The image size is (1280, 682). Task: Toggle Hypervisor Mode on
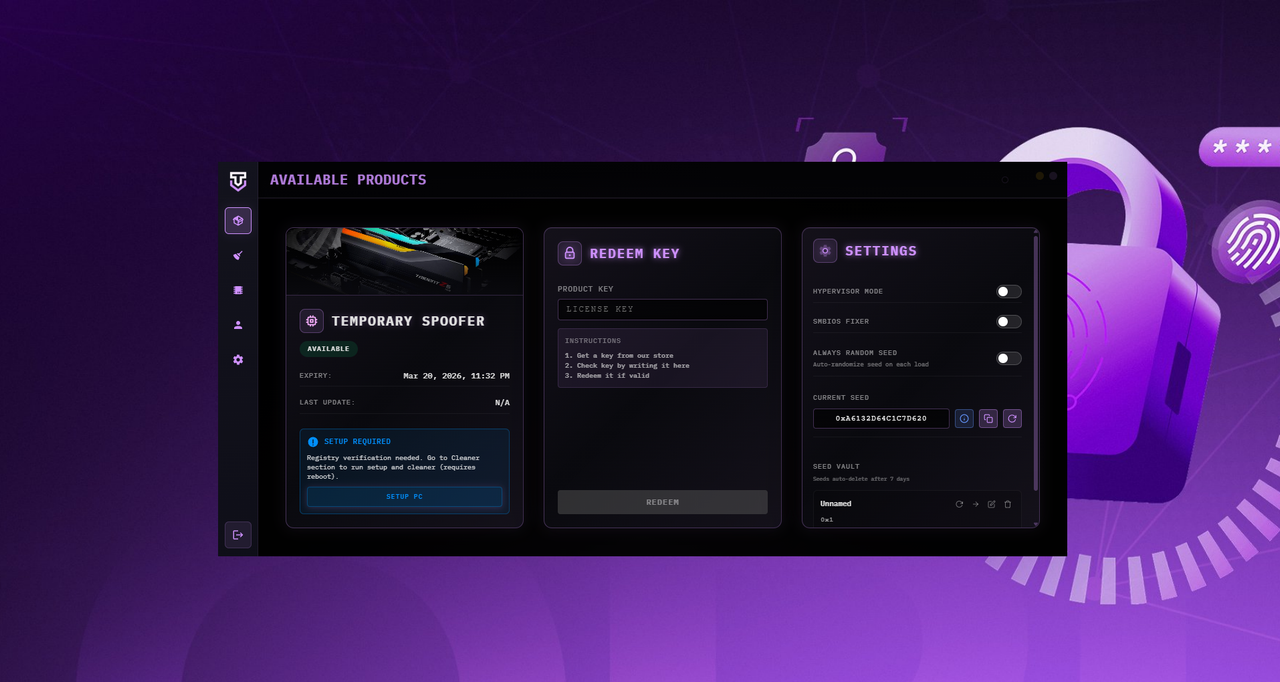click(x=1008, y=292)
